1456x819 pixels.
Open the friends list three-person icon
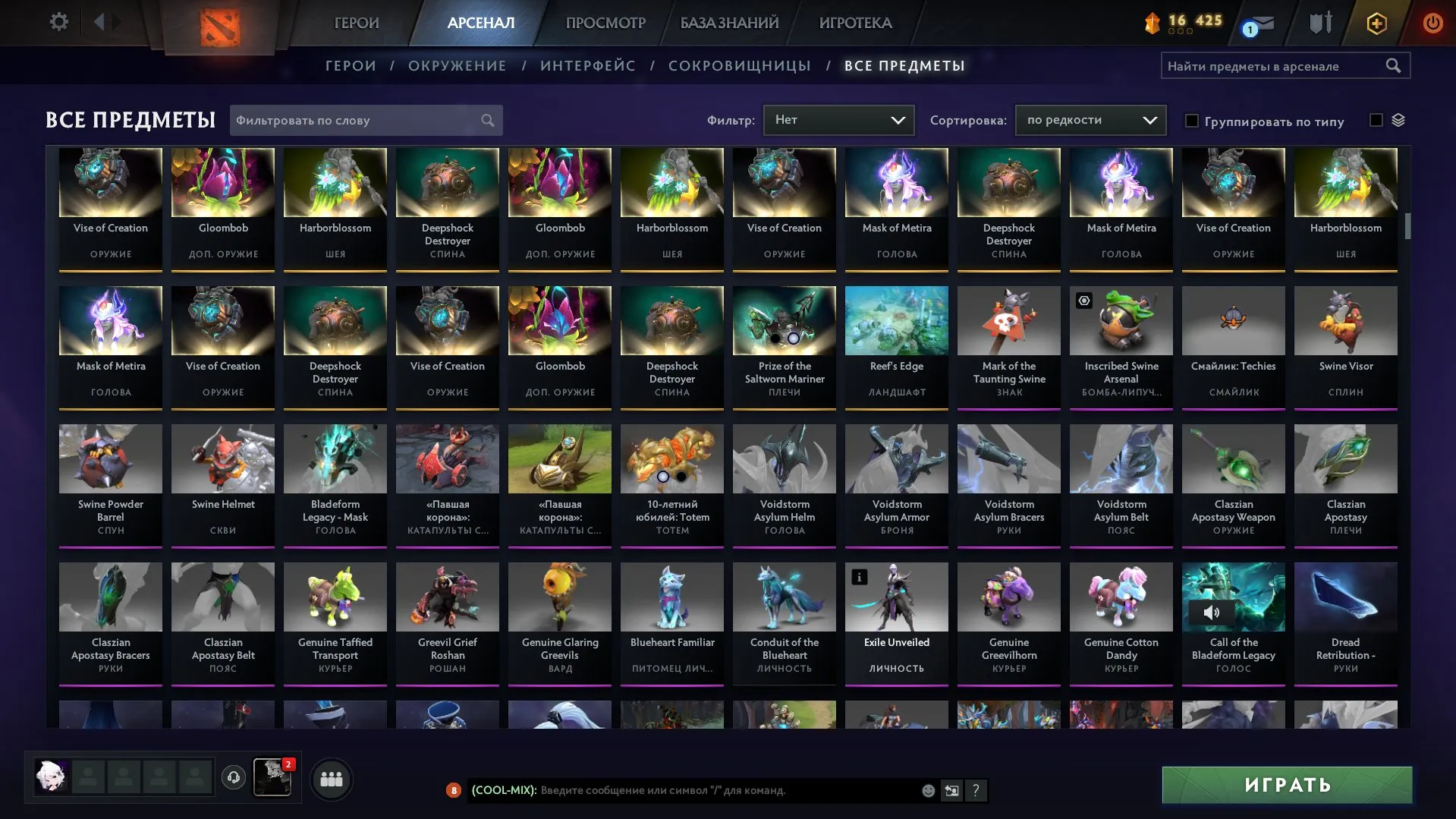(331, 778)
